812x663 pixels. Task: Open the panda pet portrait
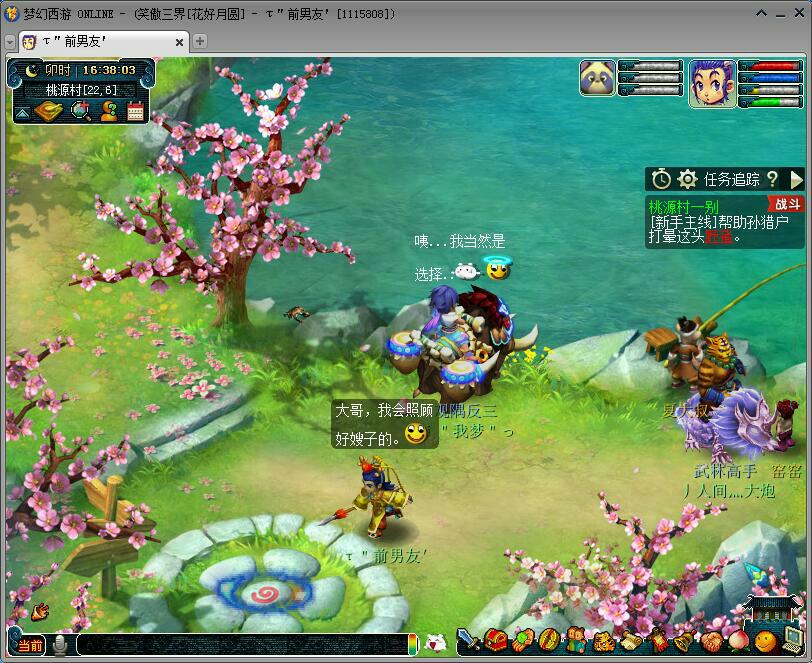pos(597,78)
